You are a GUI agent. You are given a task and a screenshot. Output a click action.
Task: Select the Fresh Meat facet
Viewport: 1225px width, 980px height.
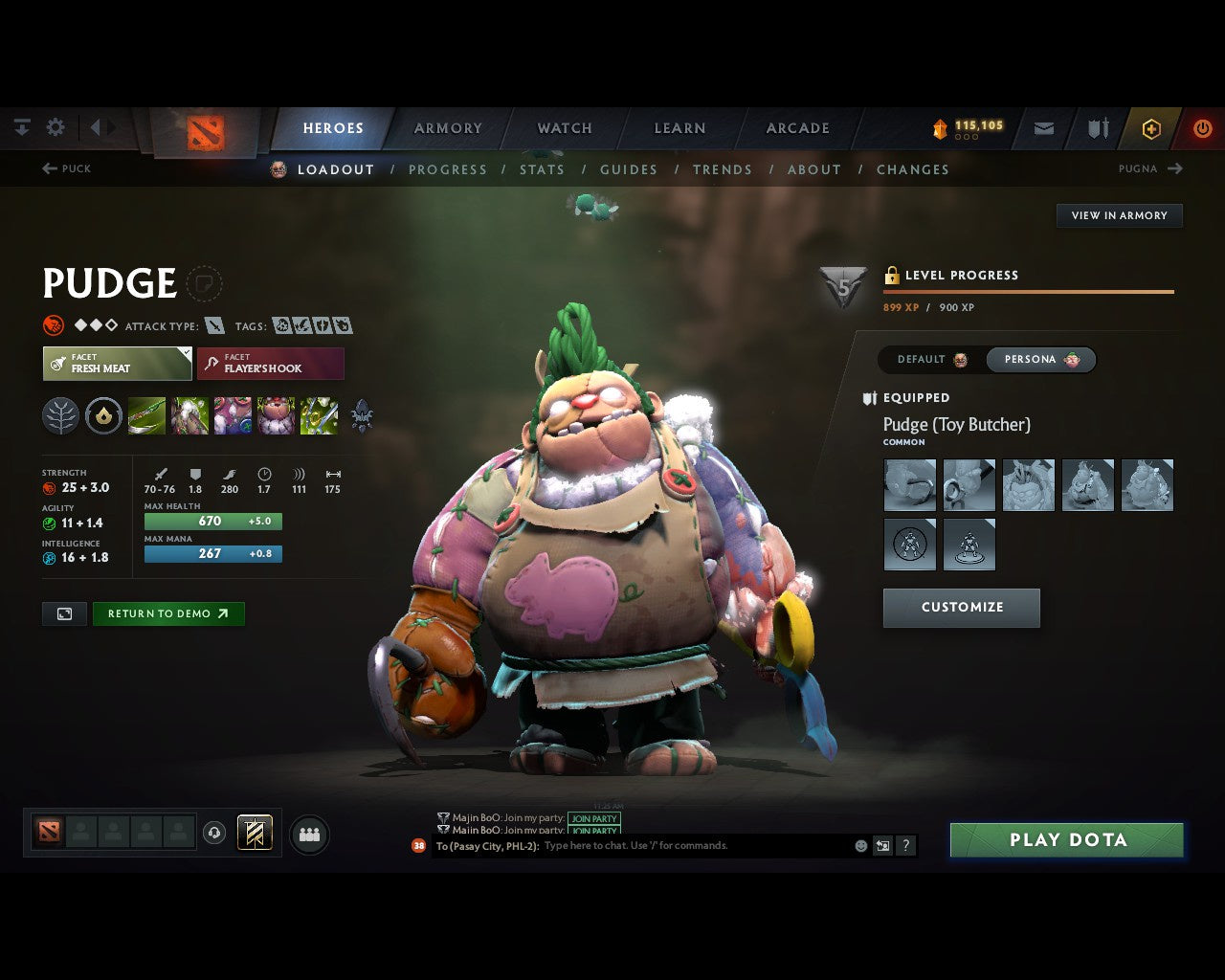click(x=117, y=364)
